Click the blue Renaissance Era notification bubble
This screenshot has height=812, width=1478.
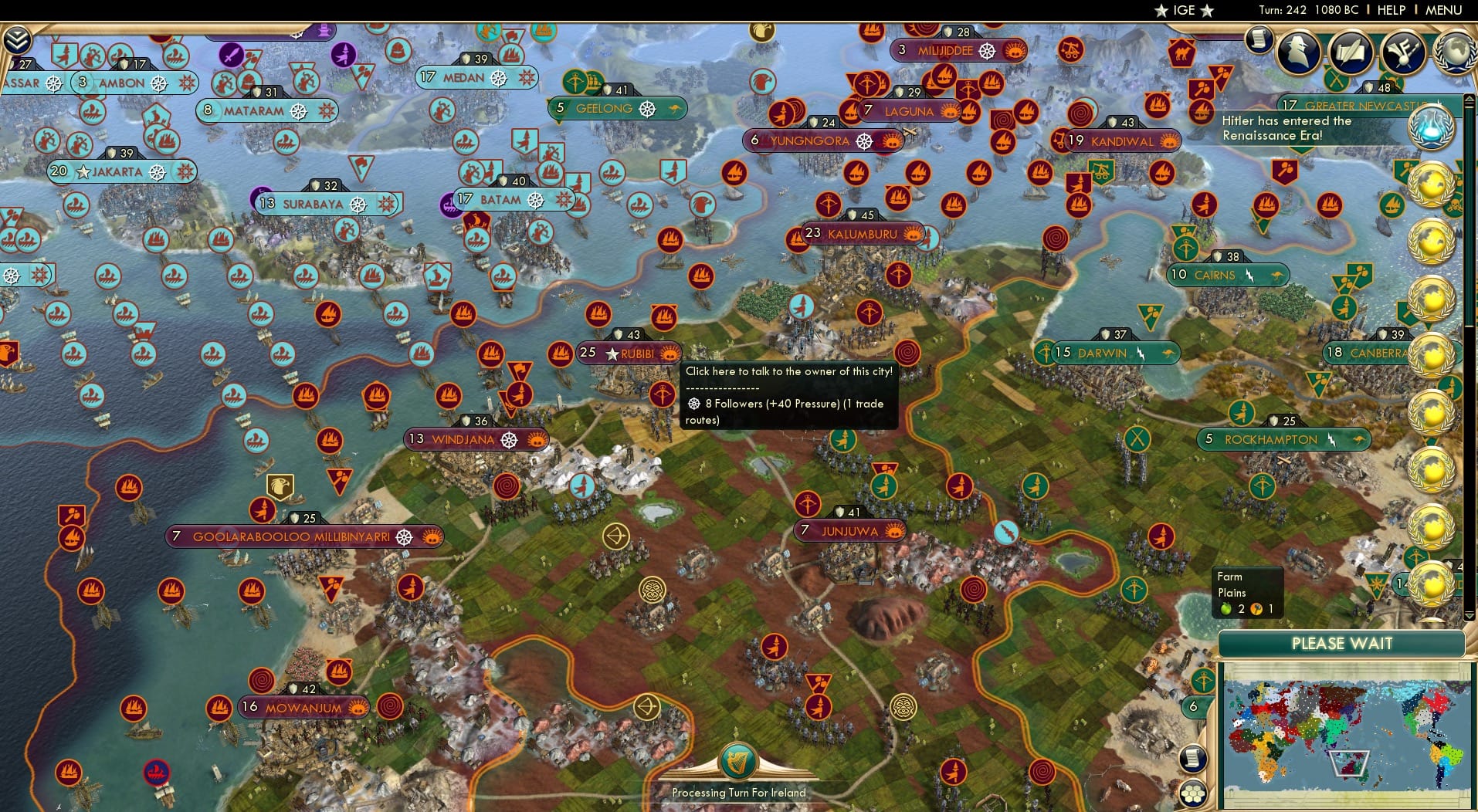1432,127
